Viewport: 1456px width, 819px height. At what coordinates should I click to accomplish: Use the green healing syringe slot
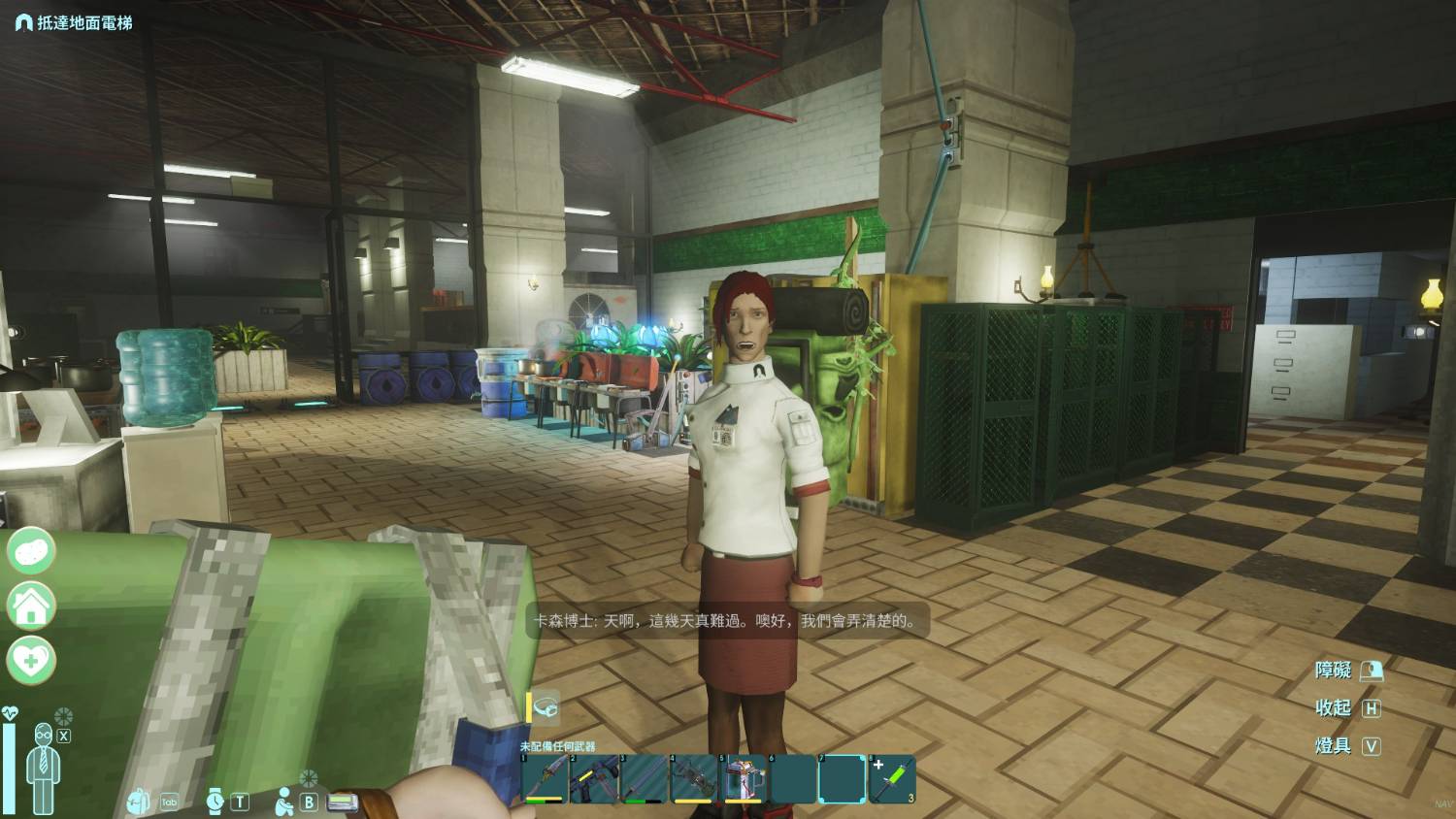pos(892,779)
